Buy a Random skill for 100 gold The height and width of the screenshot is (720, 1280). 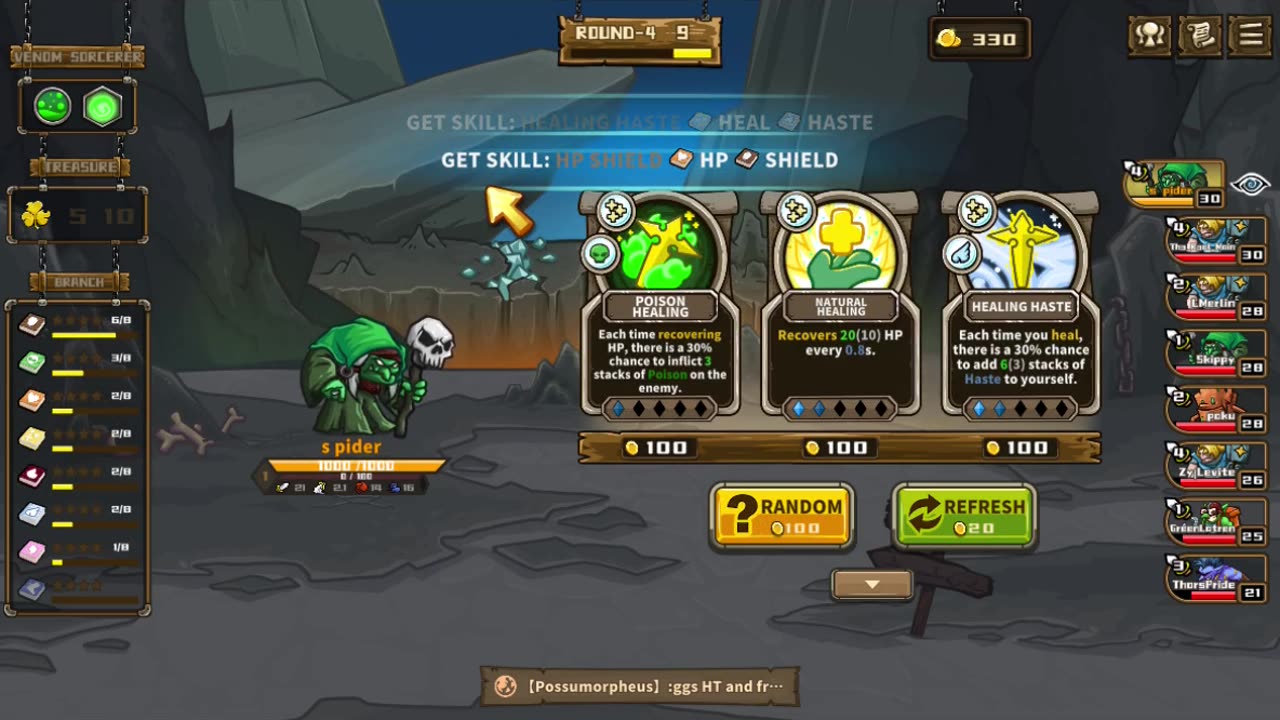tap(782, 516)
